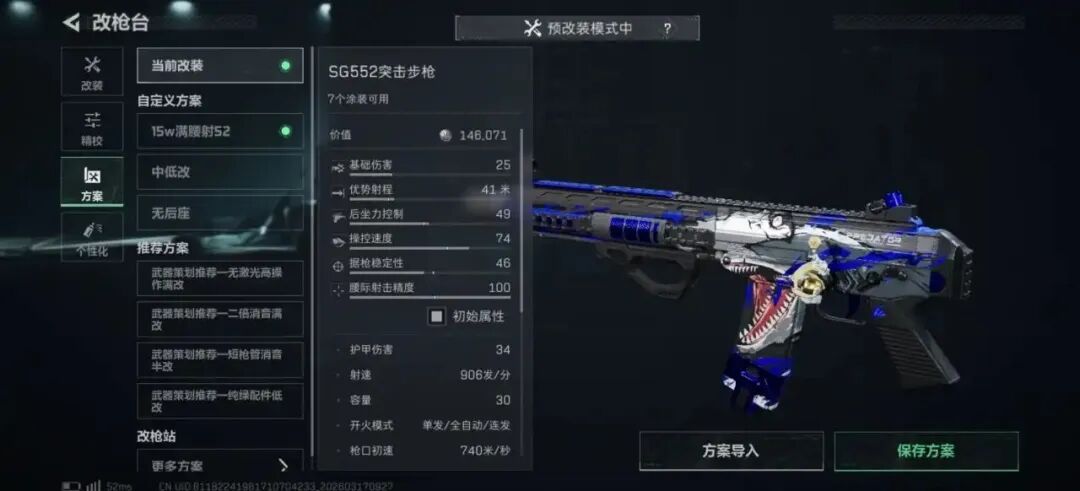The height and width of the screenshot is (491, 1080).
Task: Select the 纯绿配件低改 recommended scheme
Action: 220,401
